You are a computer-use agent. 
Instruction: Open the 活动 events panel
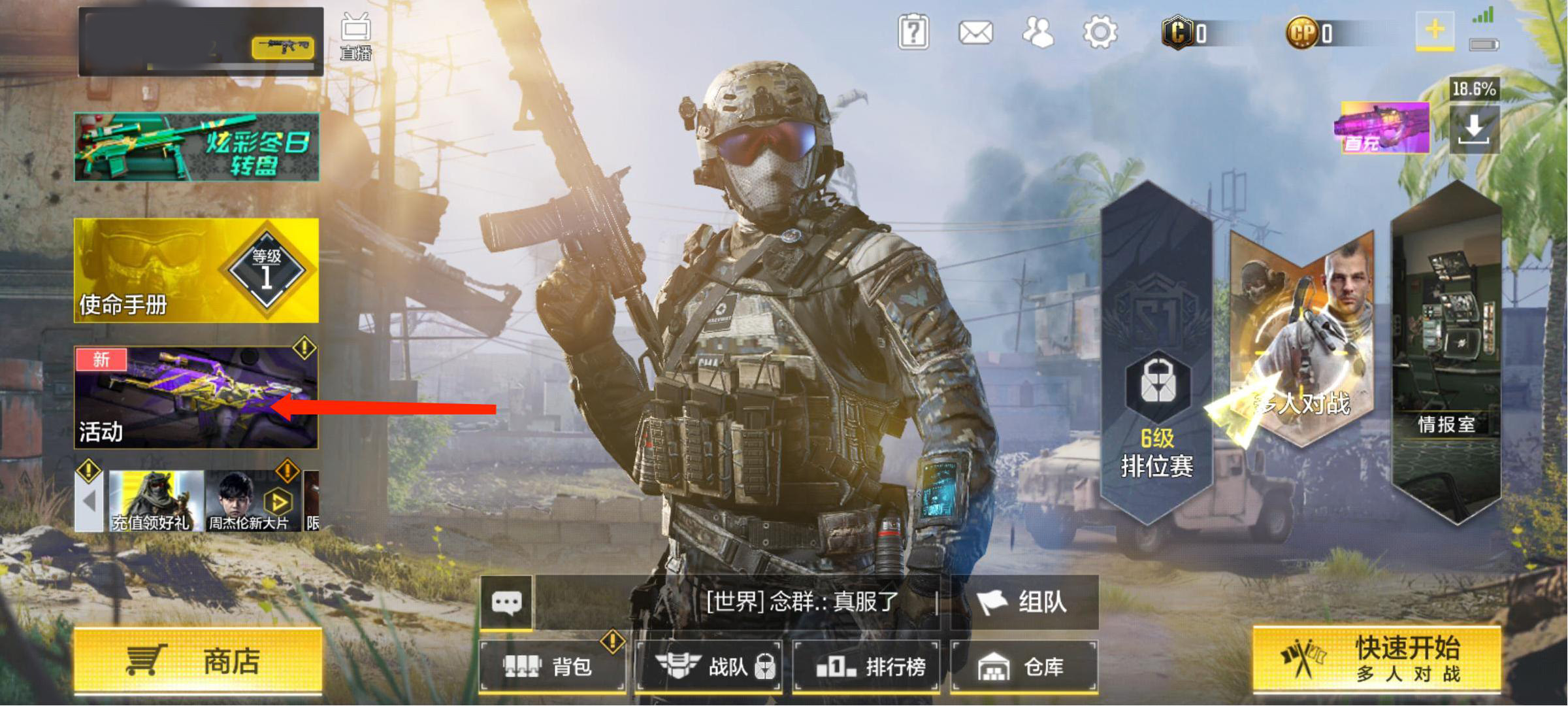[x=197, y=397]
